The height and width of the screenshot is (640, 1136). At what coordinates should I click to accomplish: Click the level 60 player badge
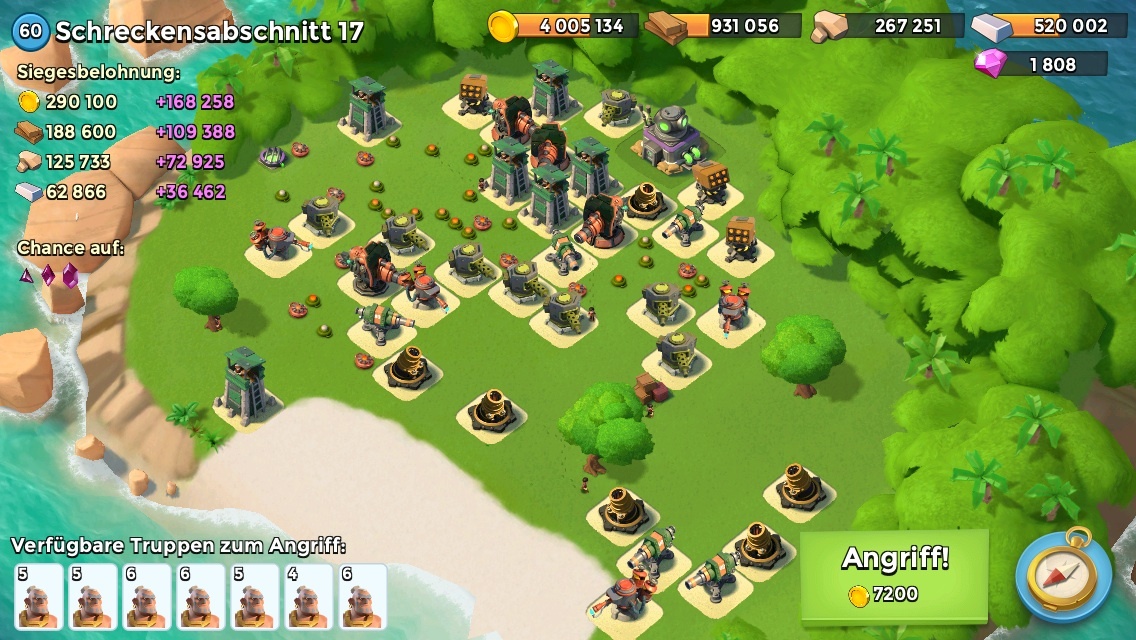click(31, 31)
